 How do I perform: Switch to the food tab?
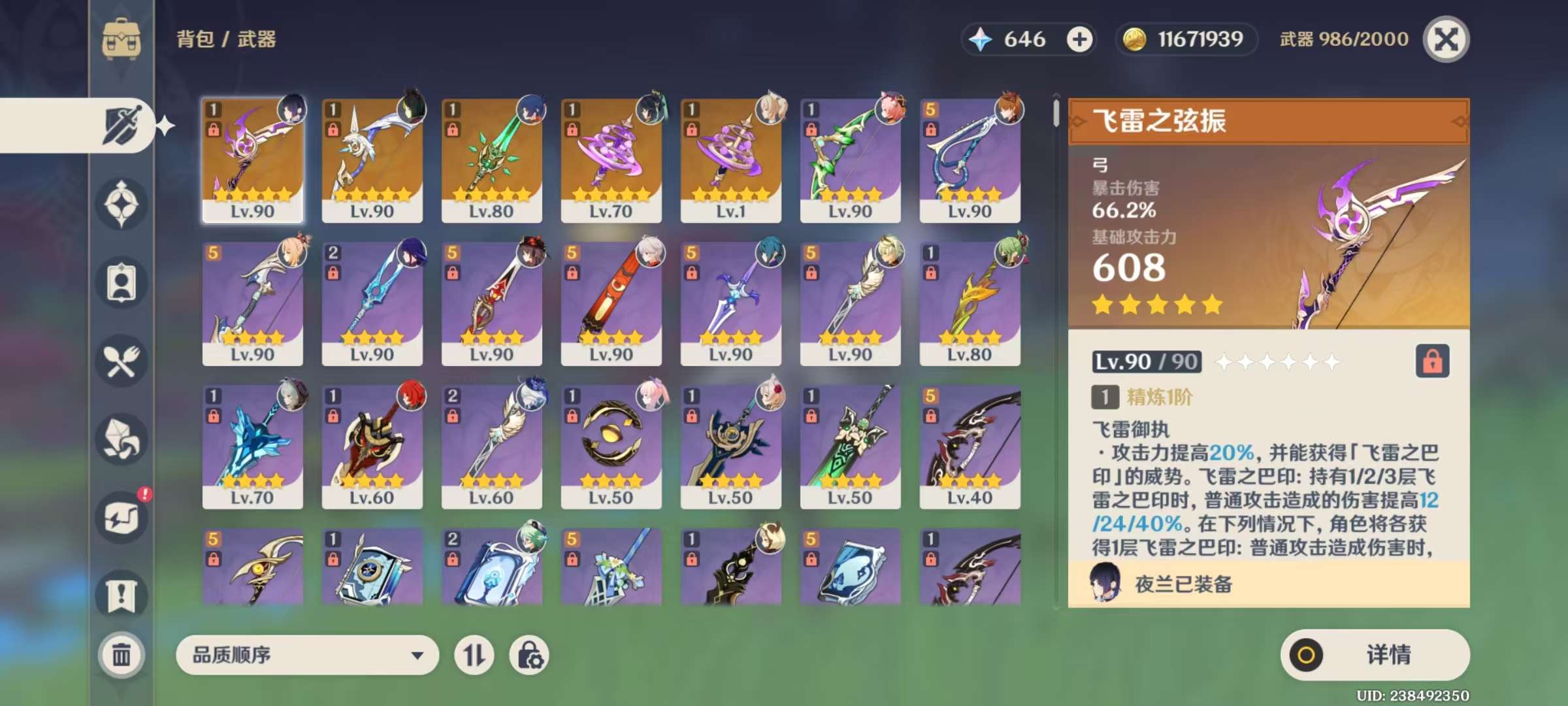(x=122, y=361)
